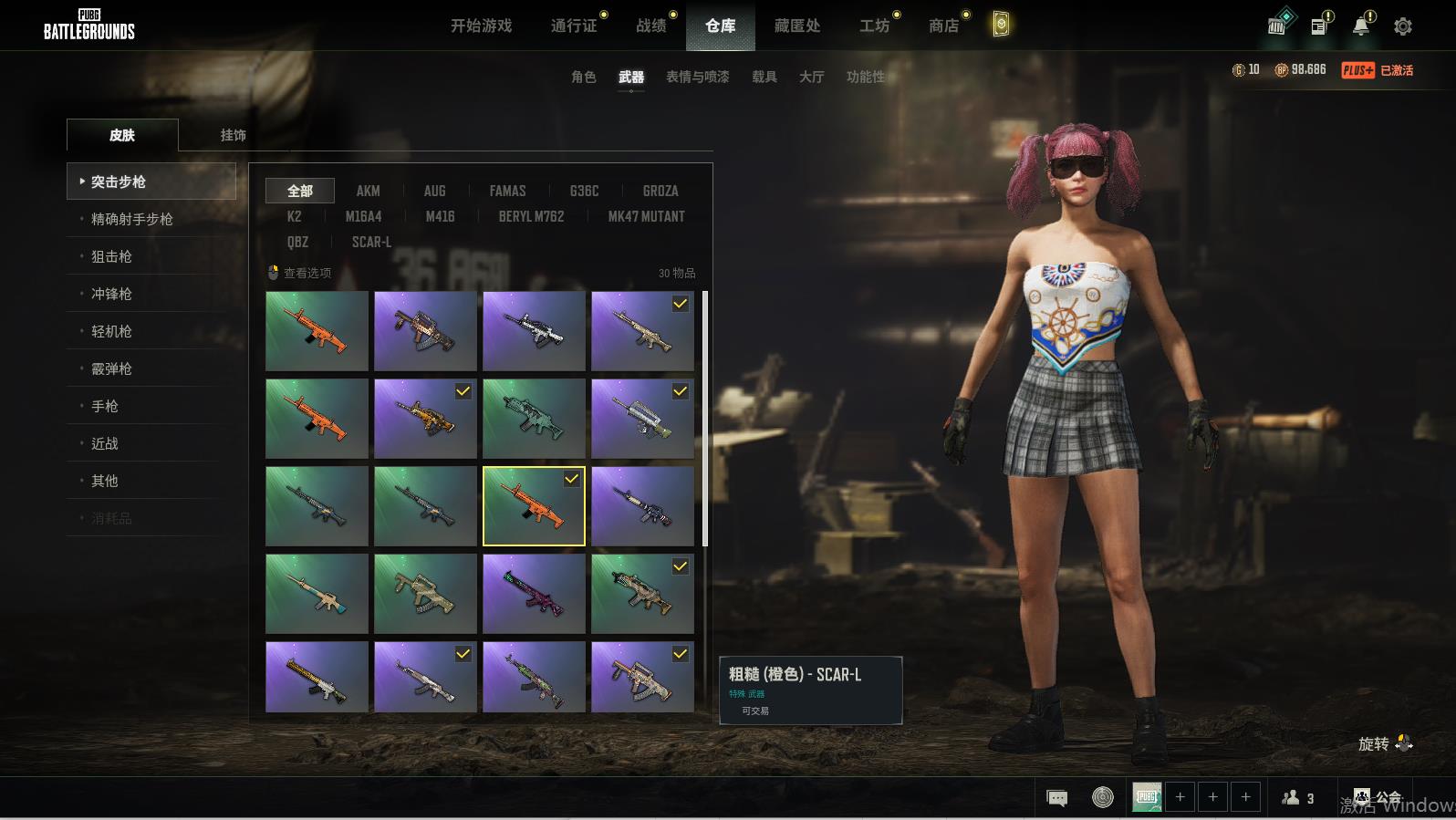This screenshot has height=820, width=1456.
Task: Switch to the 挂饰 charms tab
Action: 233,135
